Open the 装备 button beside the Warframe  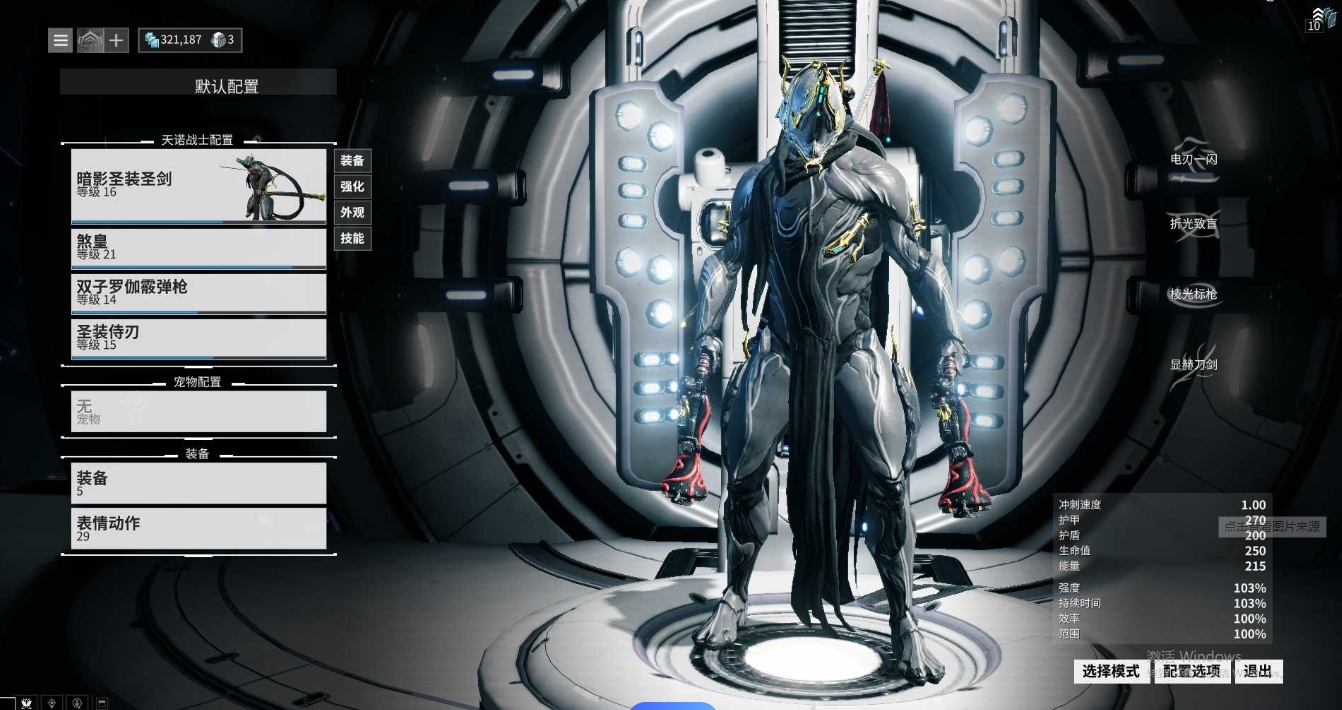352,160
